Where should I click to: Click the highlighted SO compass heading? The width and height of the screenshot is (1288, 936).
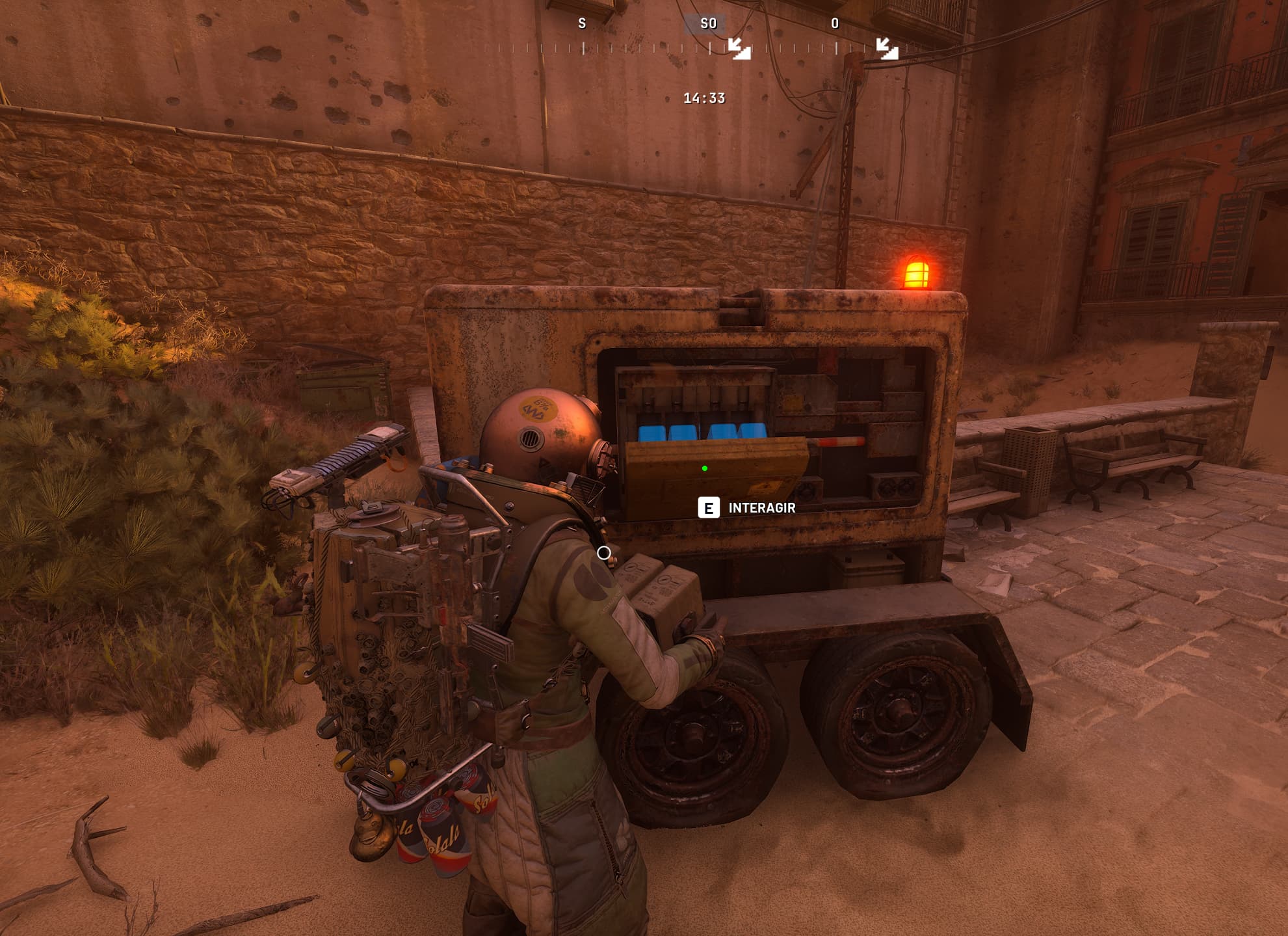[708, 24]
